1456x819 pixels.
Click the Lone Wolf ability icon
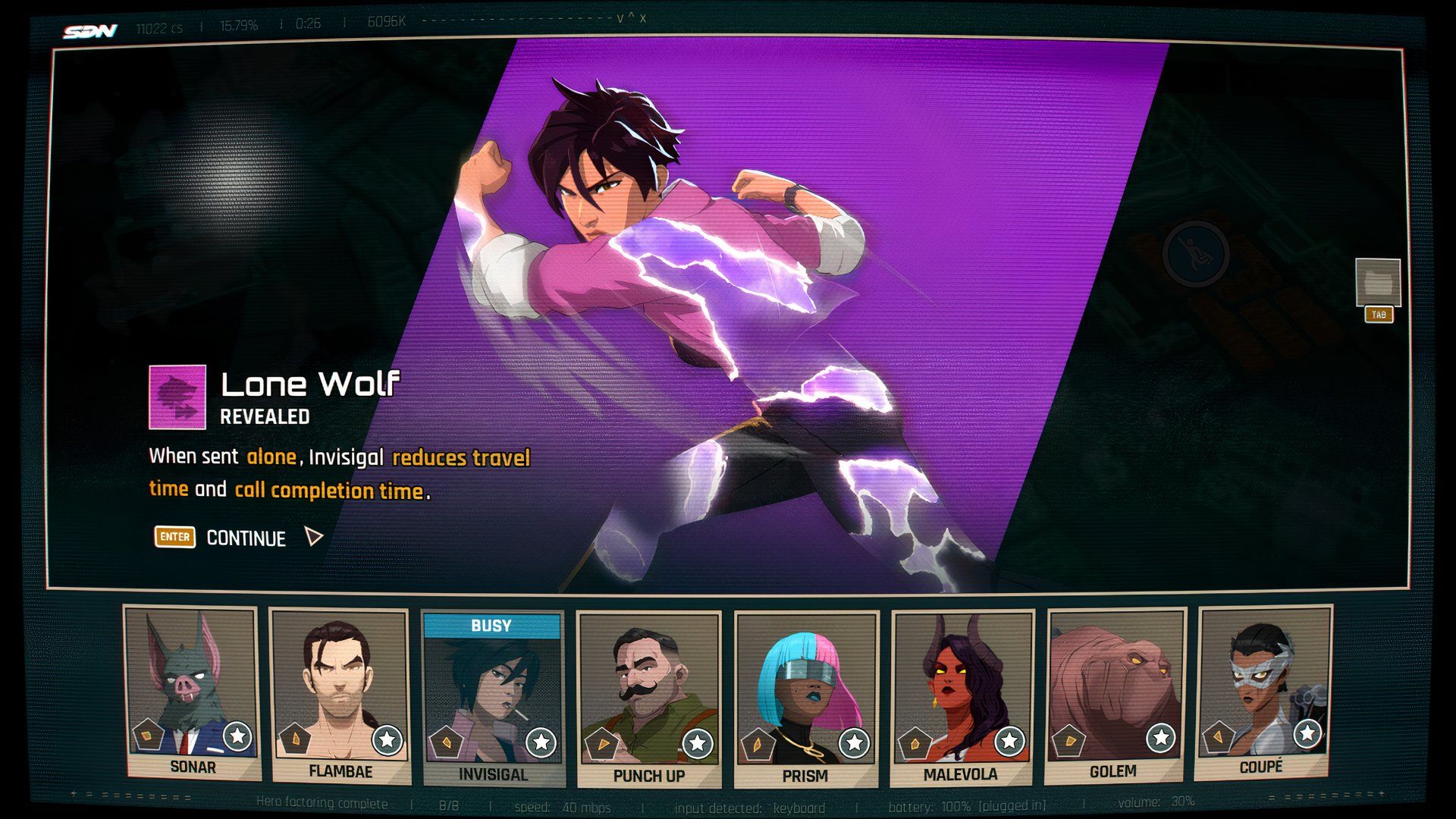tap(177, 397)
